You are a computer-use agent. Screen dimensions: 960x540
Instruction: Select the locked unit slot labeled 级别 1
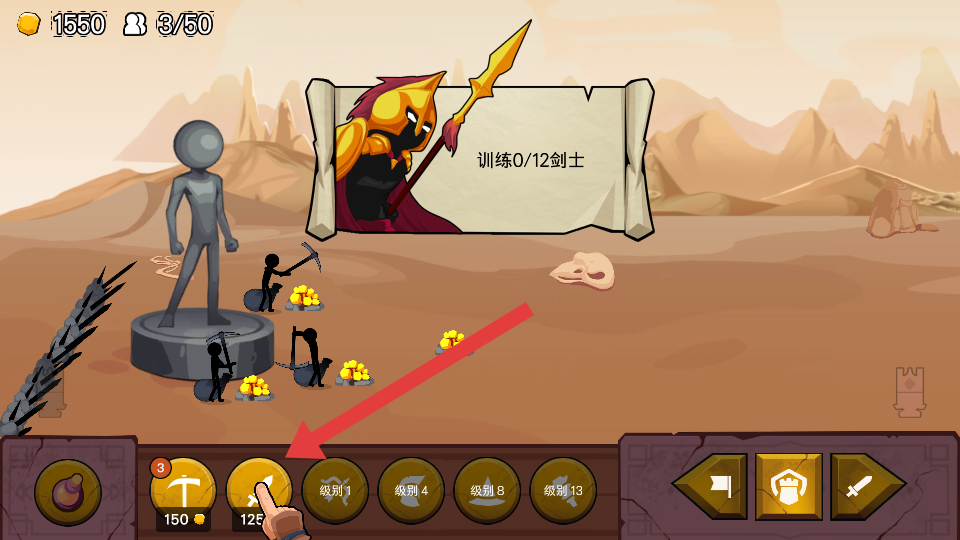pos(335,490)
